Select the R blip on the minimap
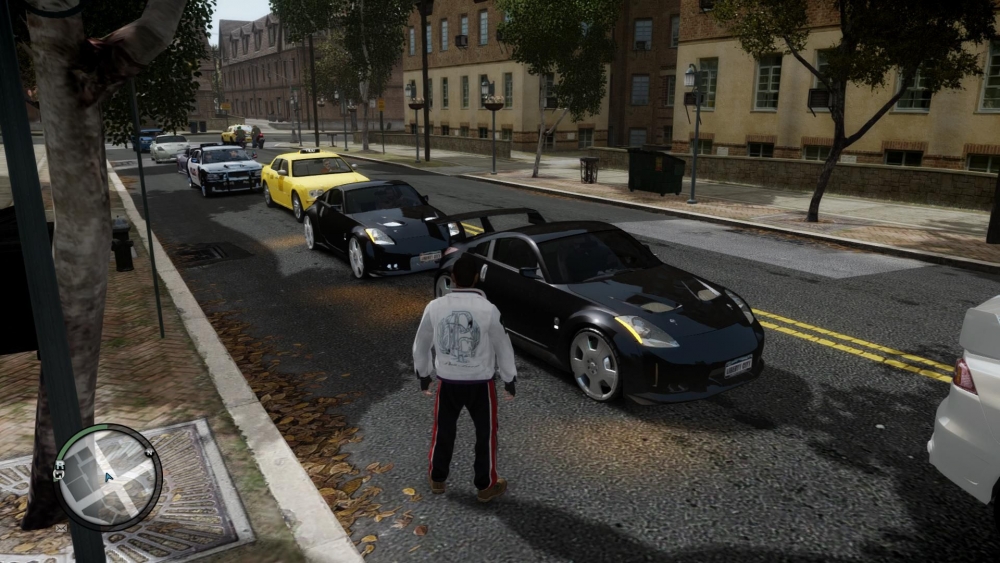This screenshot has height=563, width=1000. 60,464
